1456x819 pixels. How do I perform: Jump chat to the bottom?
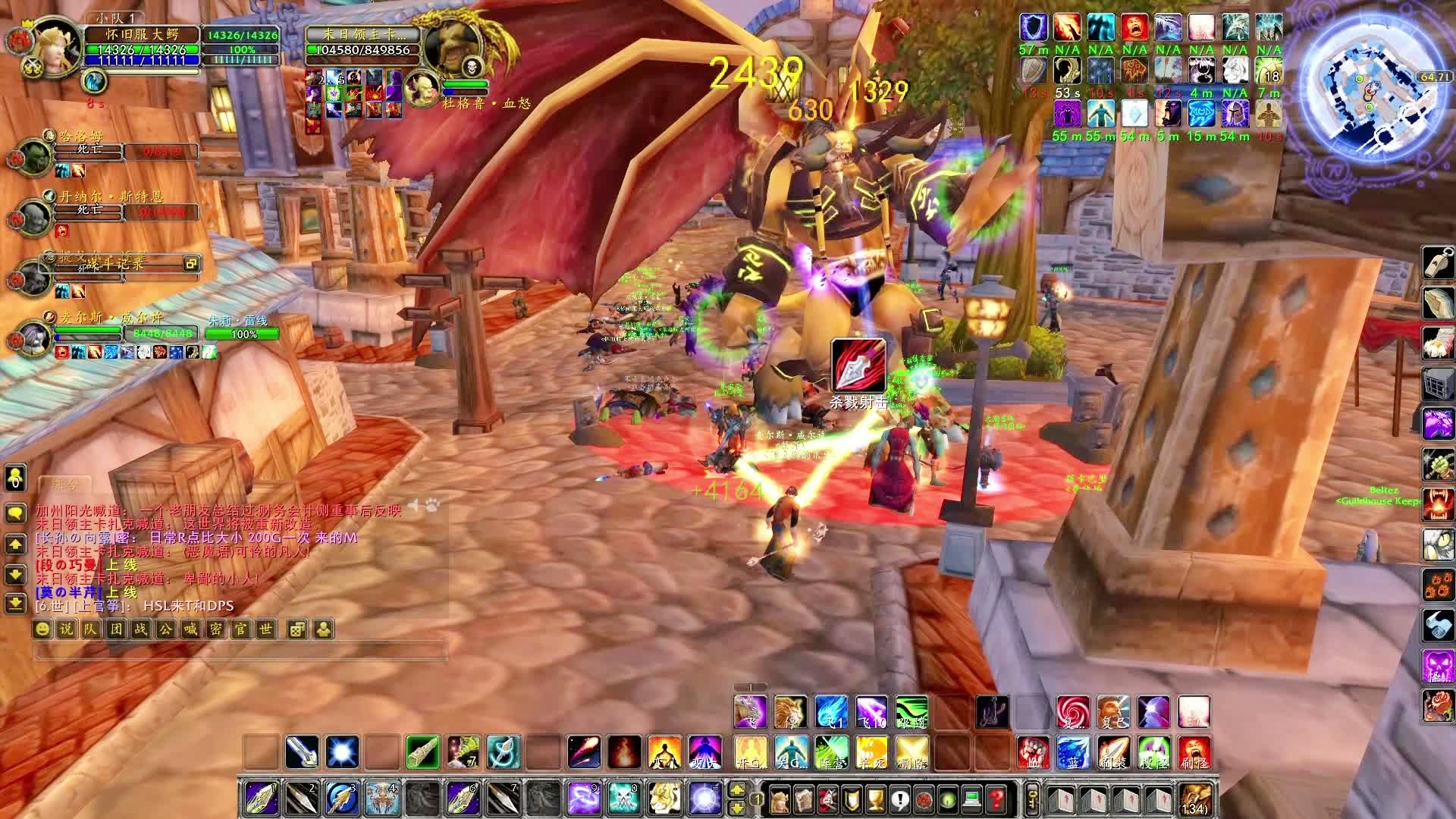(15, 603)
